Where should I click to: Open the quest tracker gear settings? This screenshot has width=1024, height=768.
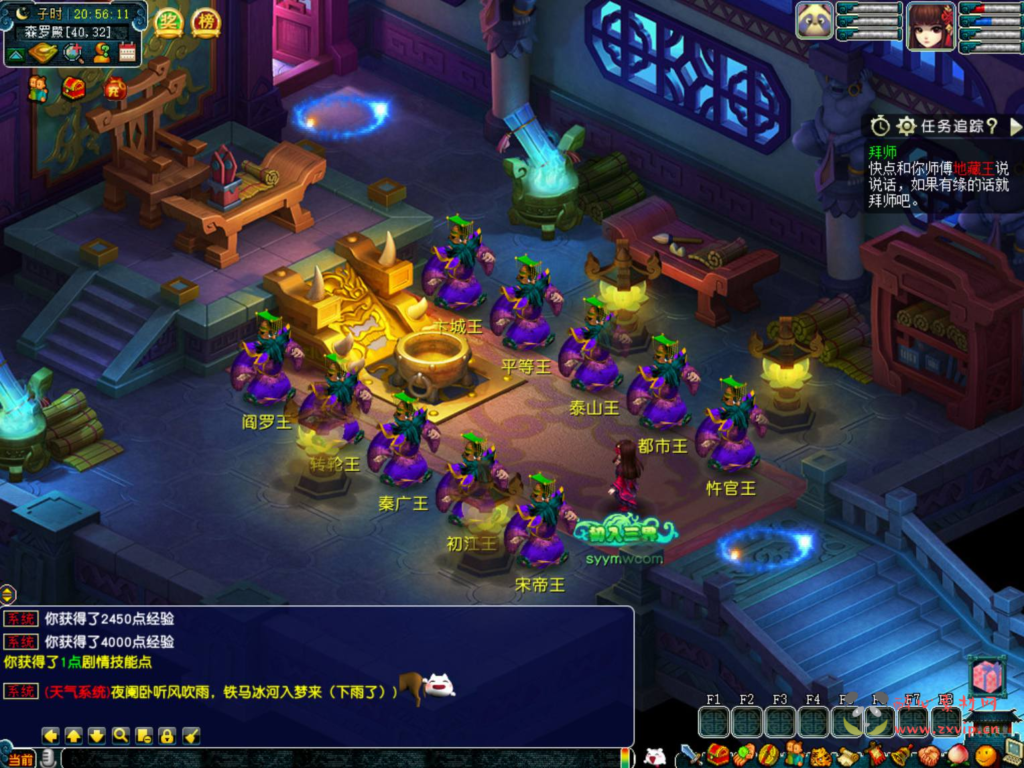coord(906,126)
